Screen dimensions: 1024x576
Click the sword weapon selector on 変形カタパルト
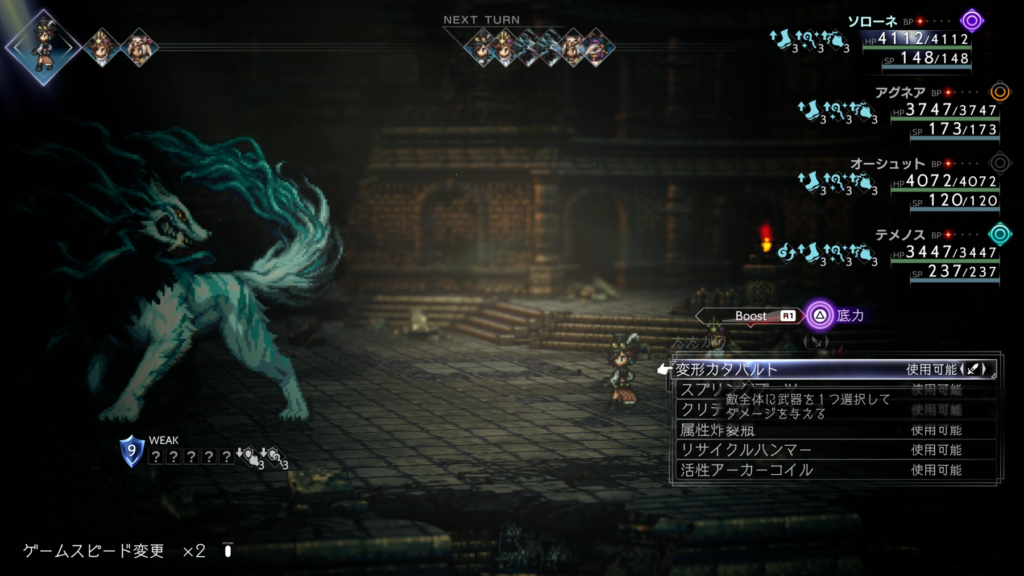click(976, 369)
